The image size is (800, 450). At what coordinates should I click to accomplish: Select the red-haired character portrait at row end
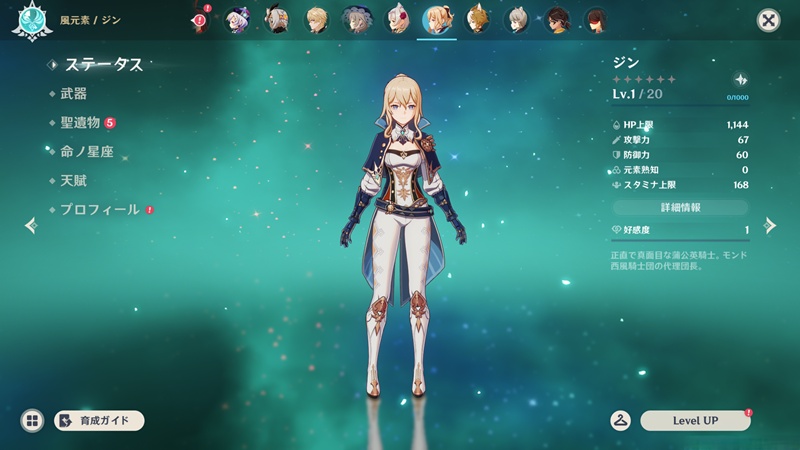pos(595,19)
